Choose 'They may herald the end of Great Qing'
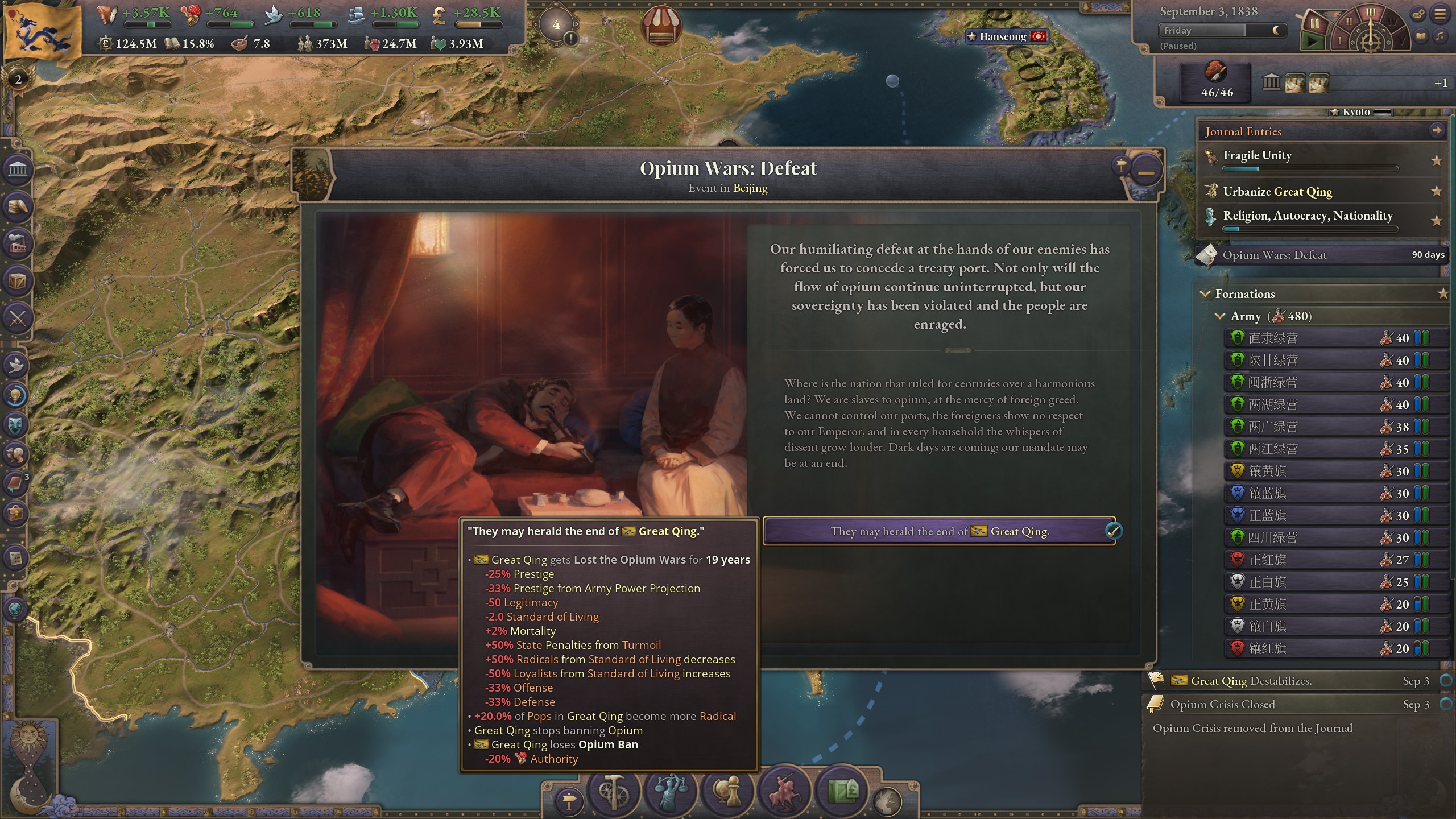Image resolution: width=1456 pixels, height=819 pixels. tap(938, 531)
